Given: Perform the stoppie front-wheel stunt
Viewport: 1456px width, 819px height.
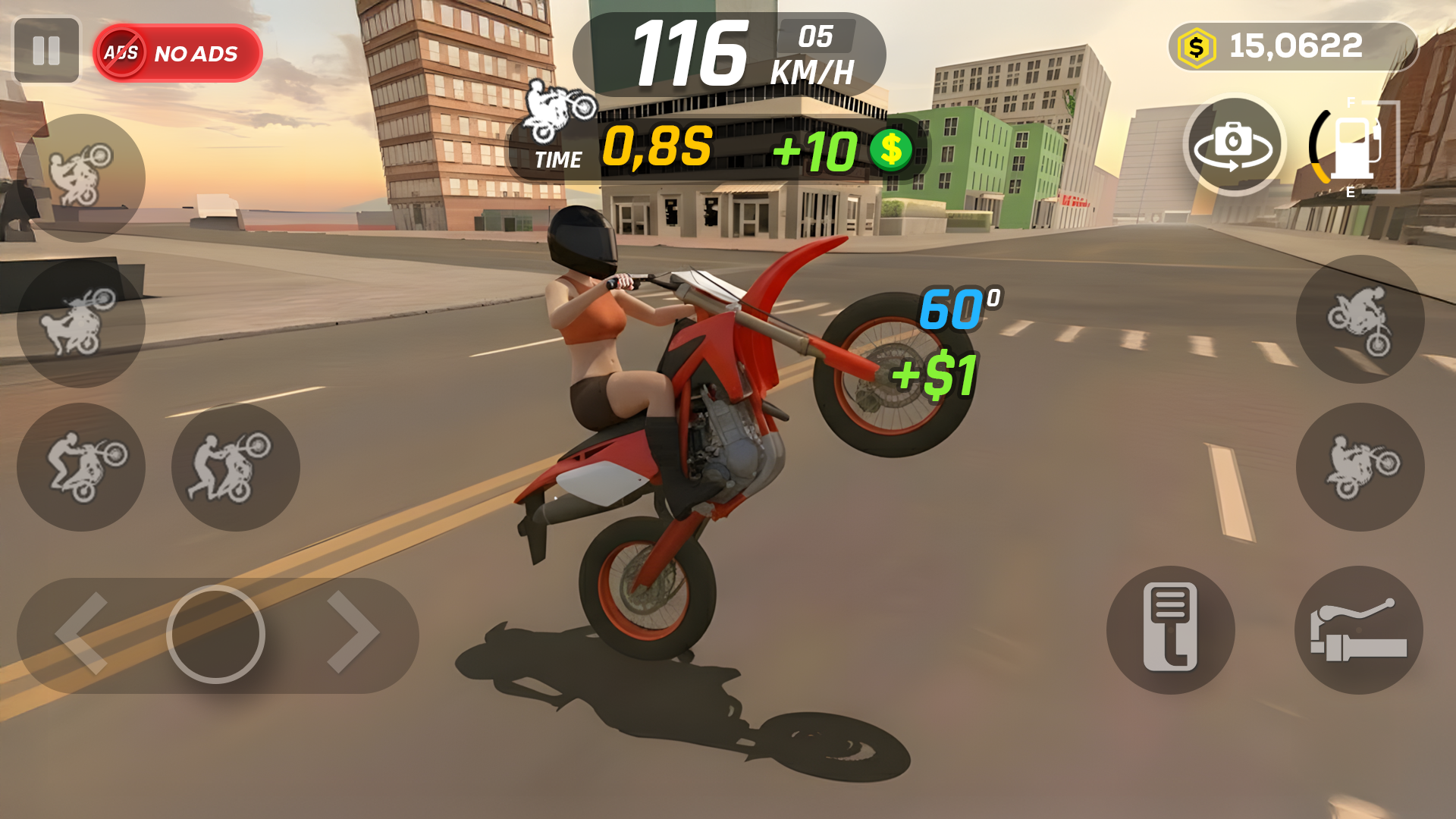Looking at the screenshot, I should pos(1360,318).
